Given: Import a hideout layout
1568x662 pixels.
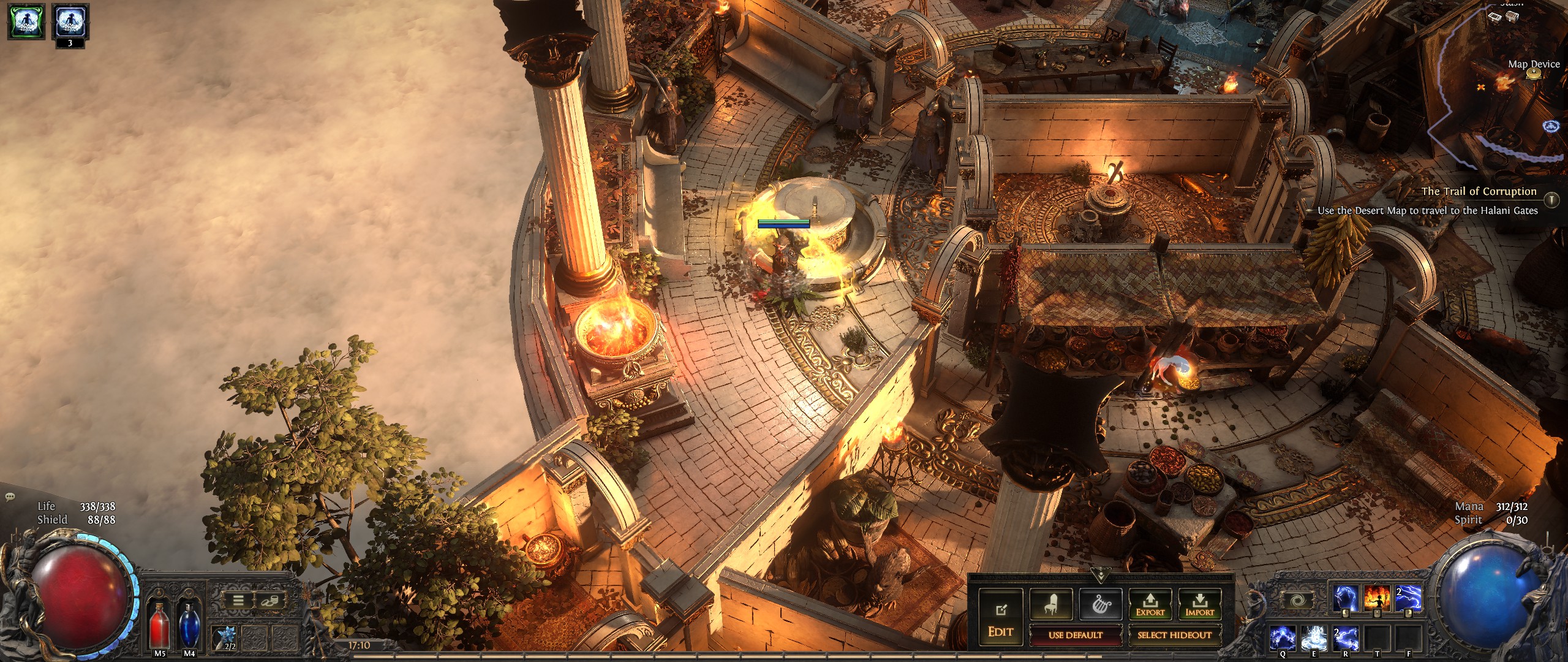Looking at the screenshot, I should [x=1199, y=605].
